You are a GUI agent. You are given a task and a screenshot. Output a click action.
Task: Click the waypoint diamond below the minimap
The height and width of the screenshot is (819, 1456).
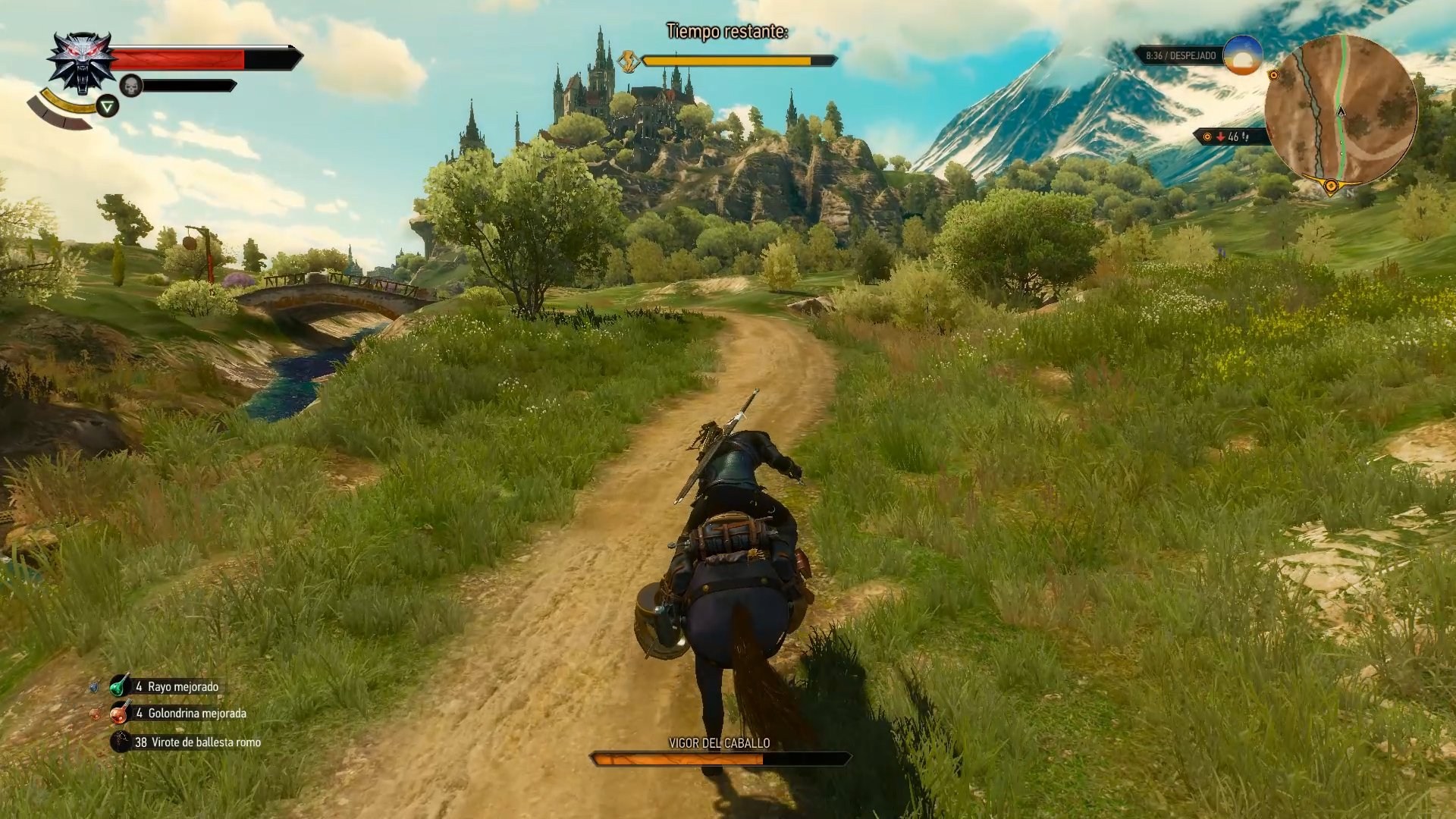[x=1332, y=186]
